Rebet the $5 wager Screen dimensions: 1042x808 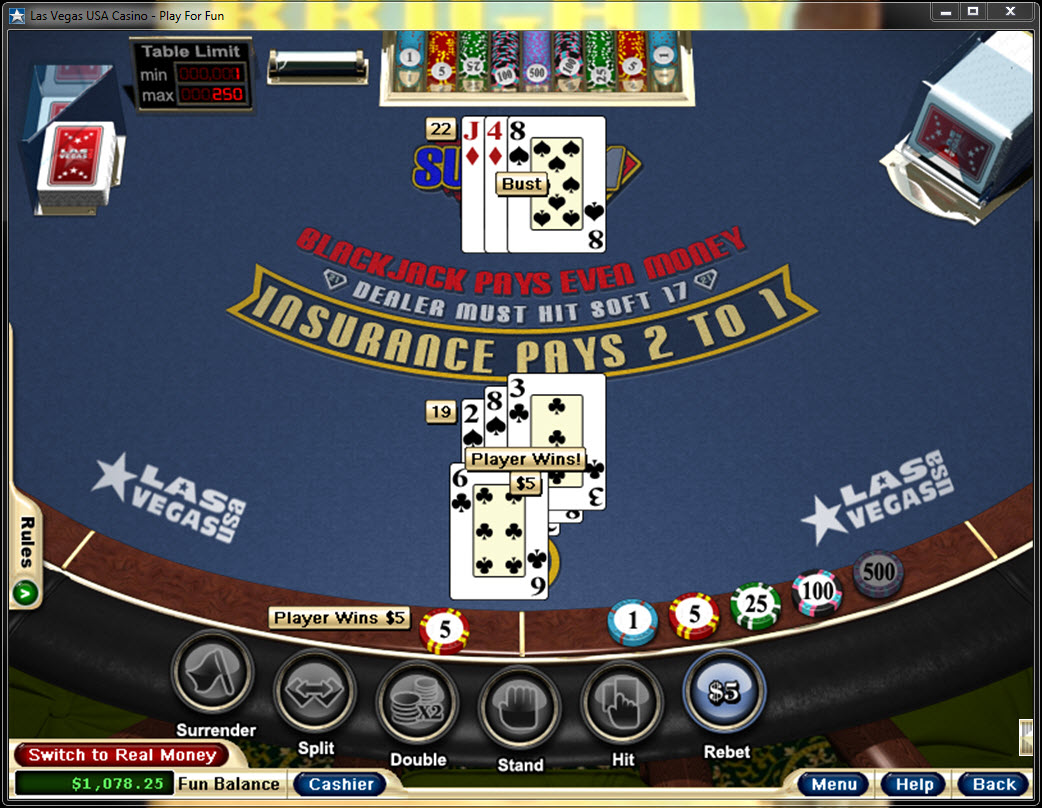point(725,692)
